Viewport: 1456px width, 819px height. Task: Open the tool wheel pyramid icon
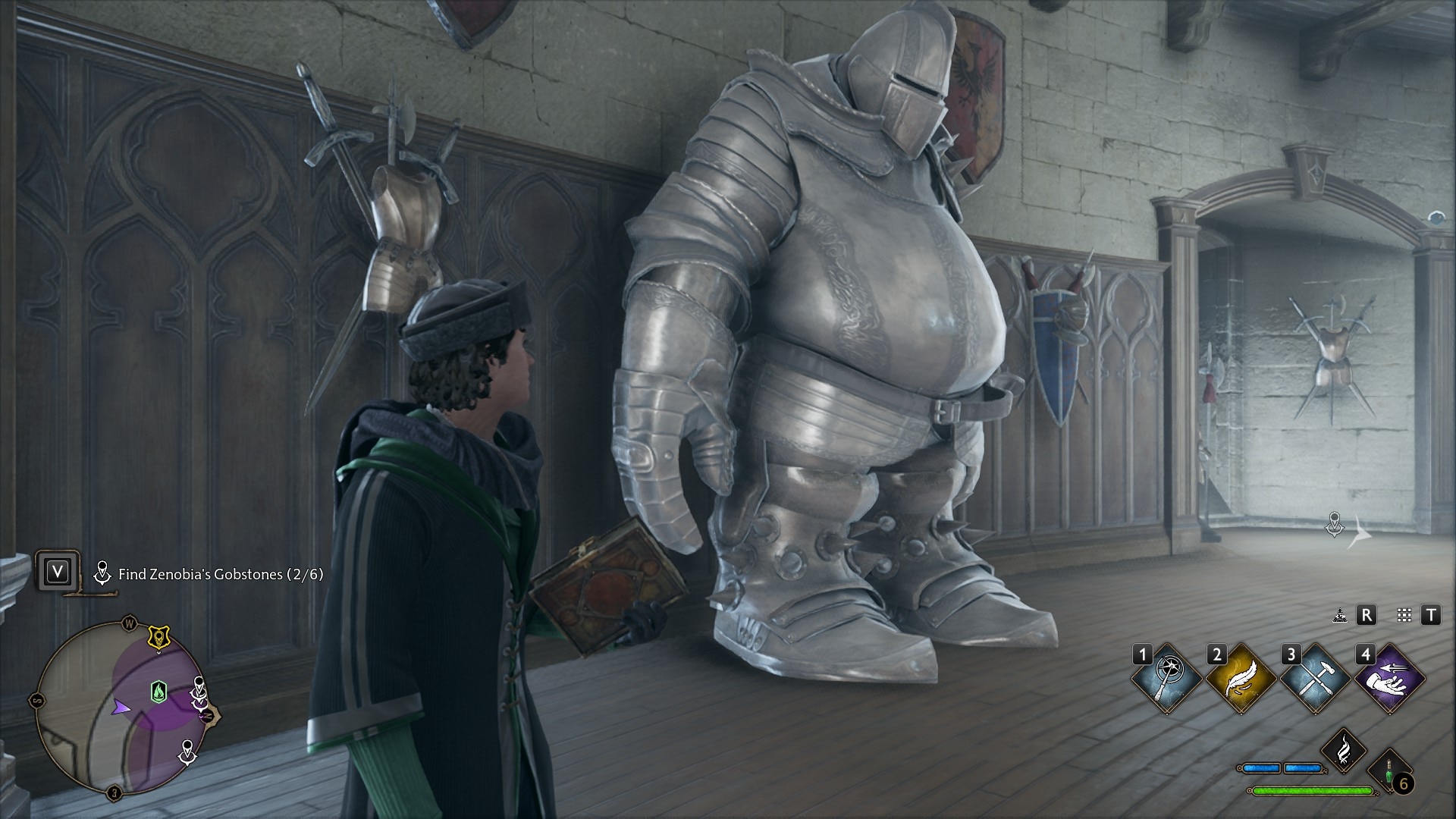(x=1340, y=616)
